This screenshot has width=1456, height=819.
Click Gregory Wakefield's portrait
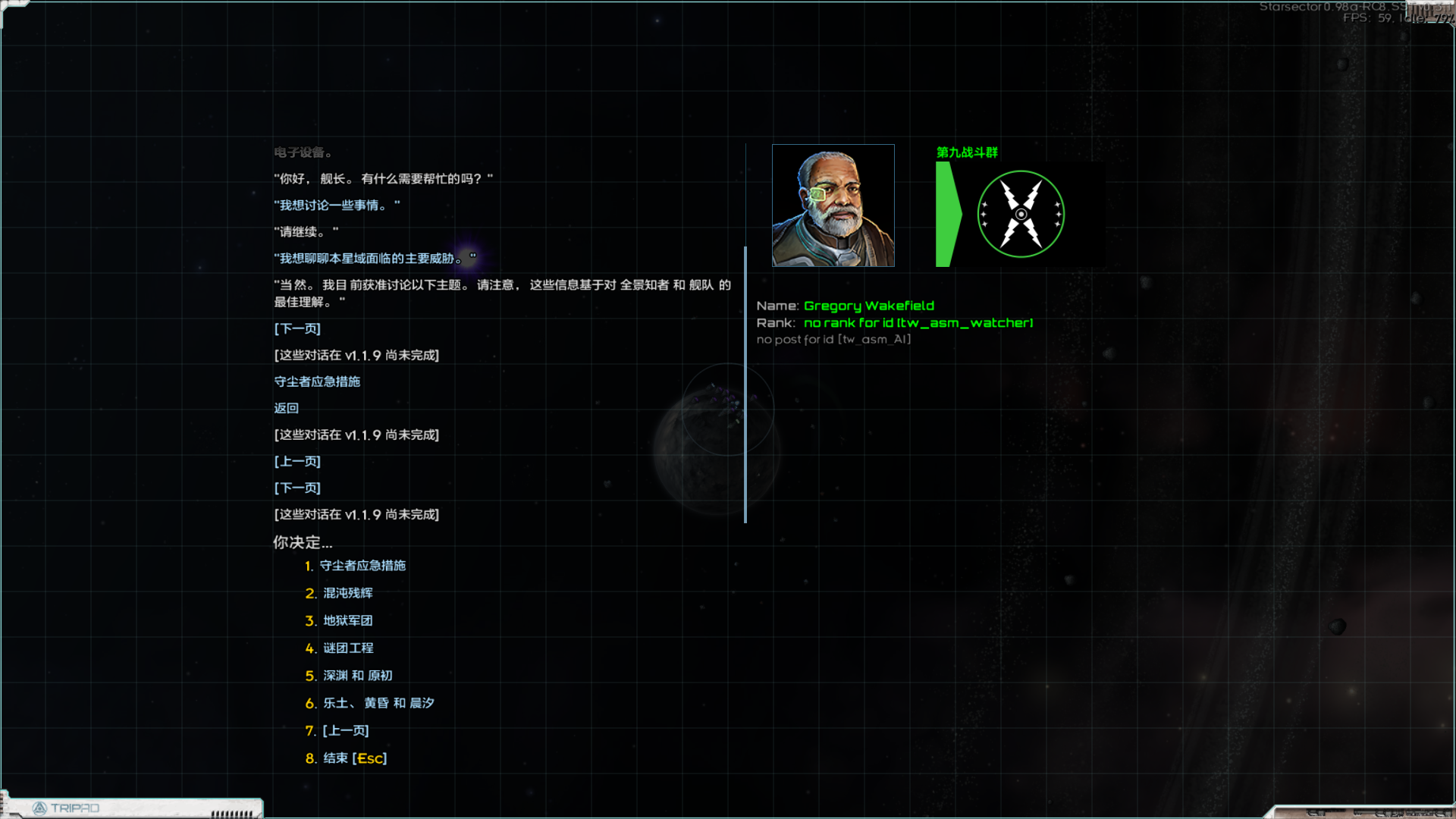[833, 205]
